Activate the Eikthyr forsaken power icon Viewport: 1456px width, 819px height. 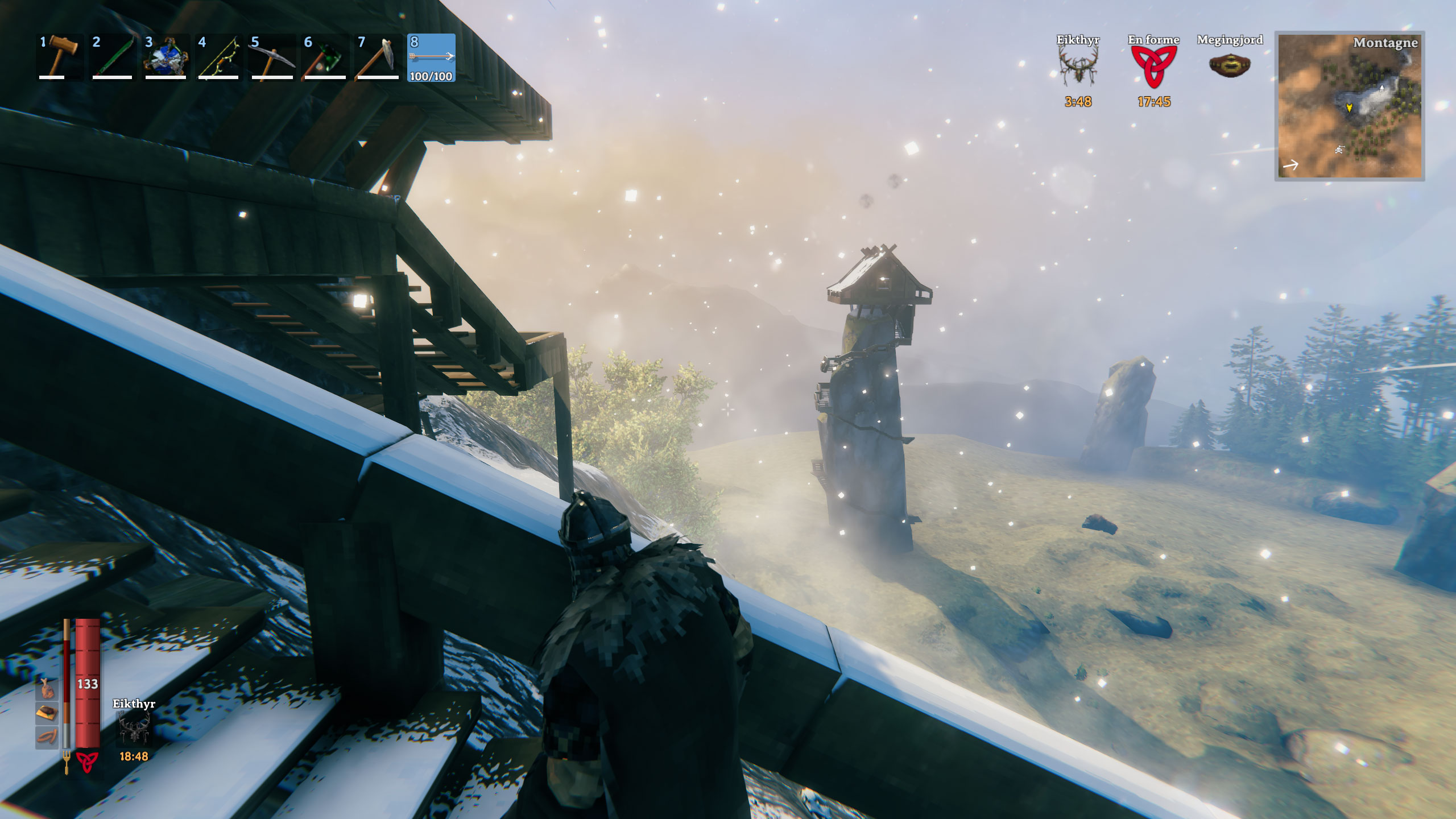coord(134,730)
